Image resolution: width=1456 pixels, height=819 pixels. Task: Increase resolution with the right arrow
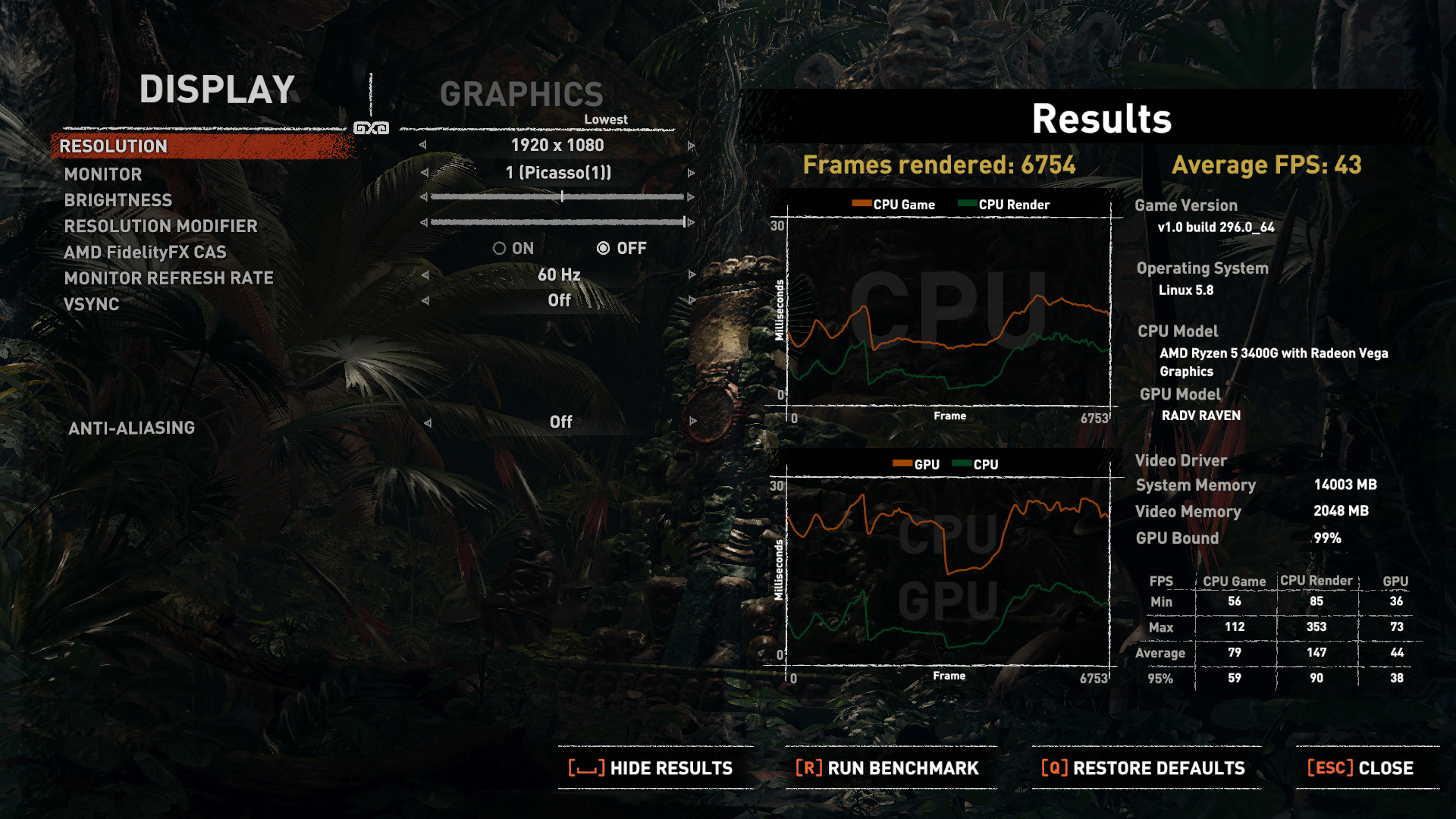[692, 146]
